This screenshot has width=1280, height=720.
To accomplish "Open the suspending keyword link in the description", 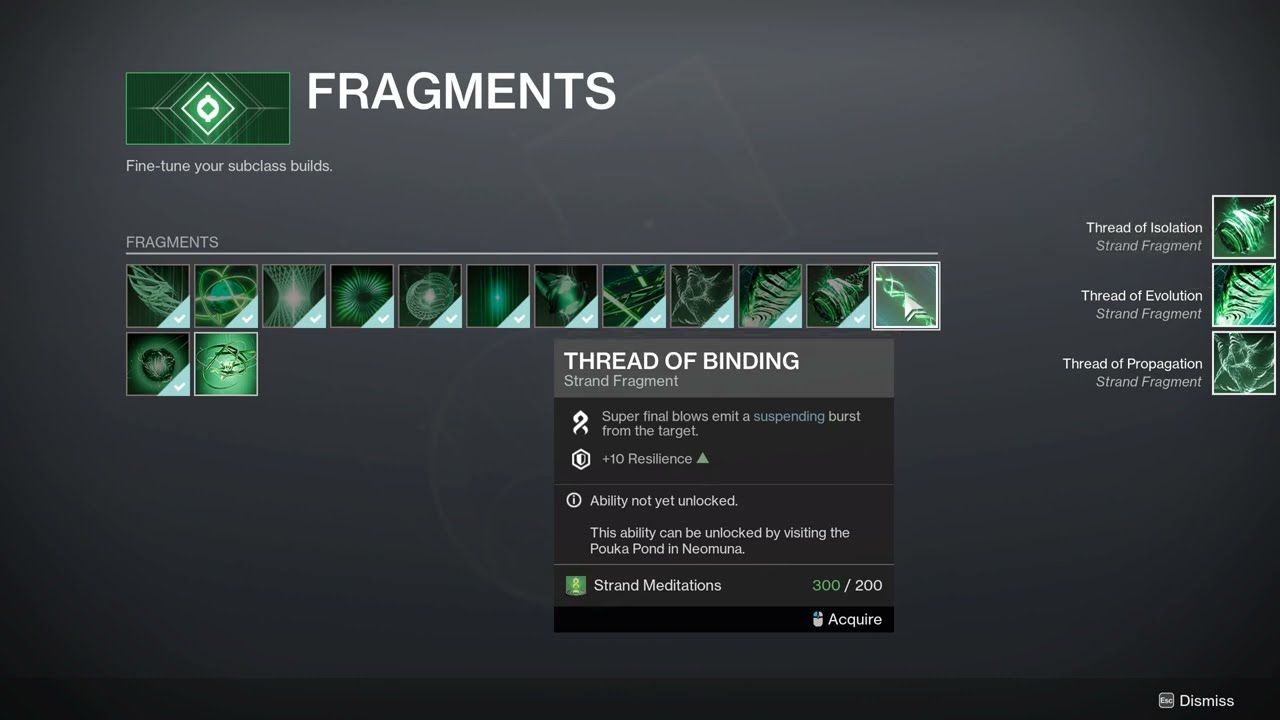I will [x=789, y=416].
